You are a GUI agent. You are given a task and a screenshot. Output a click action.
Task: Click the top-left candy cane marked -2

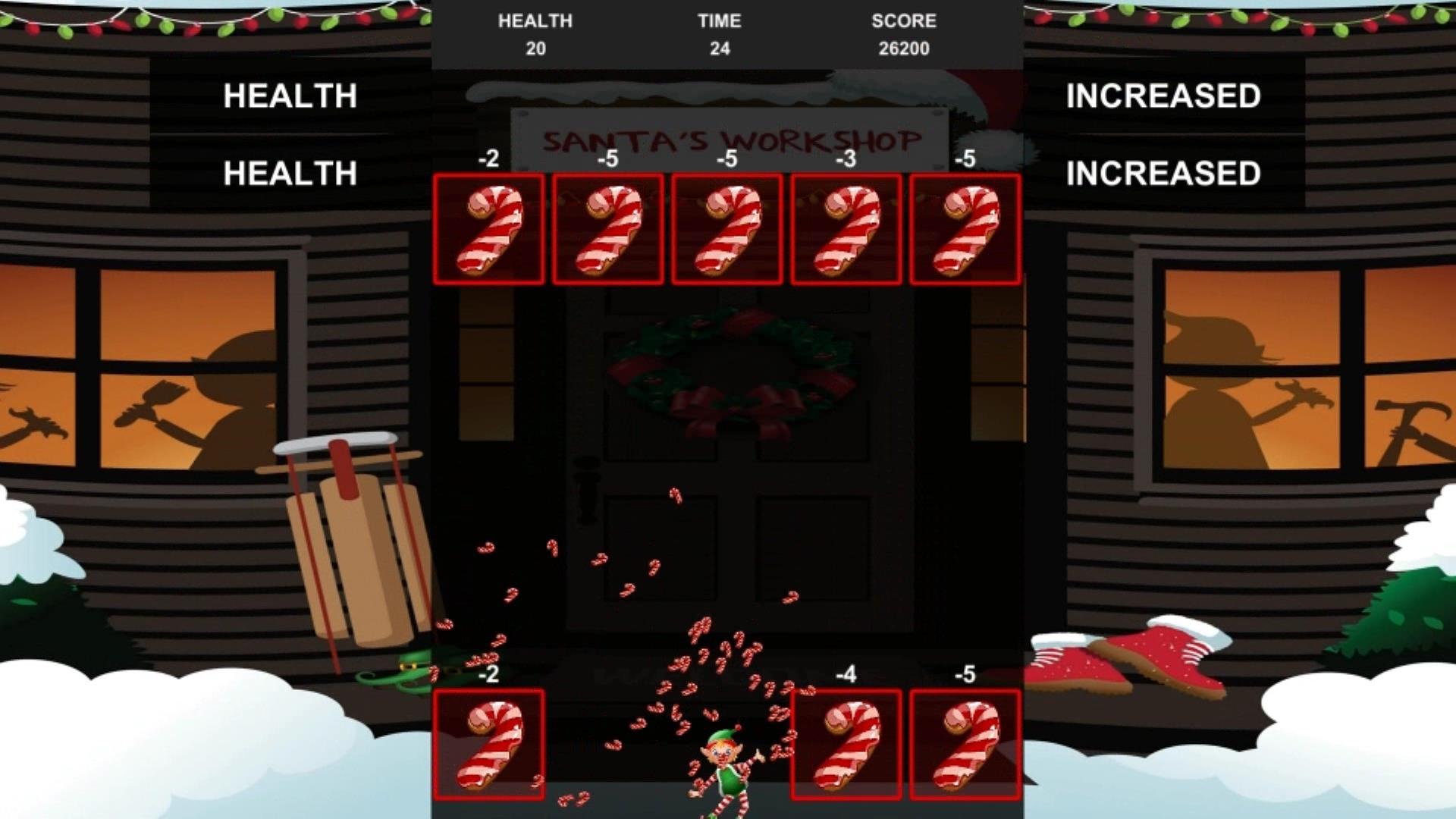coord(489,229)
